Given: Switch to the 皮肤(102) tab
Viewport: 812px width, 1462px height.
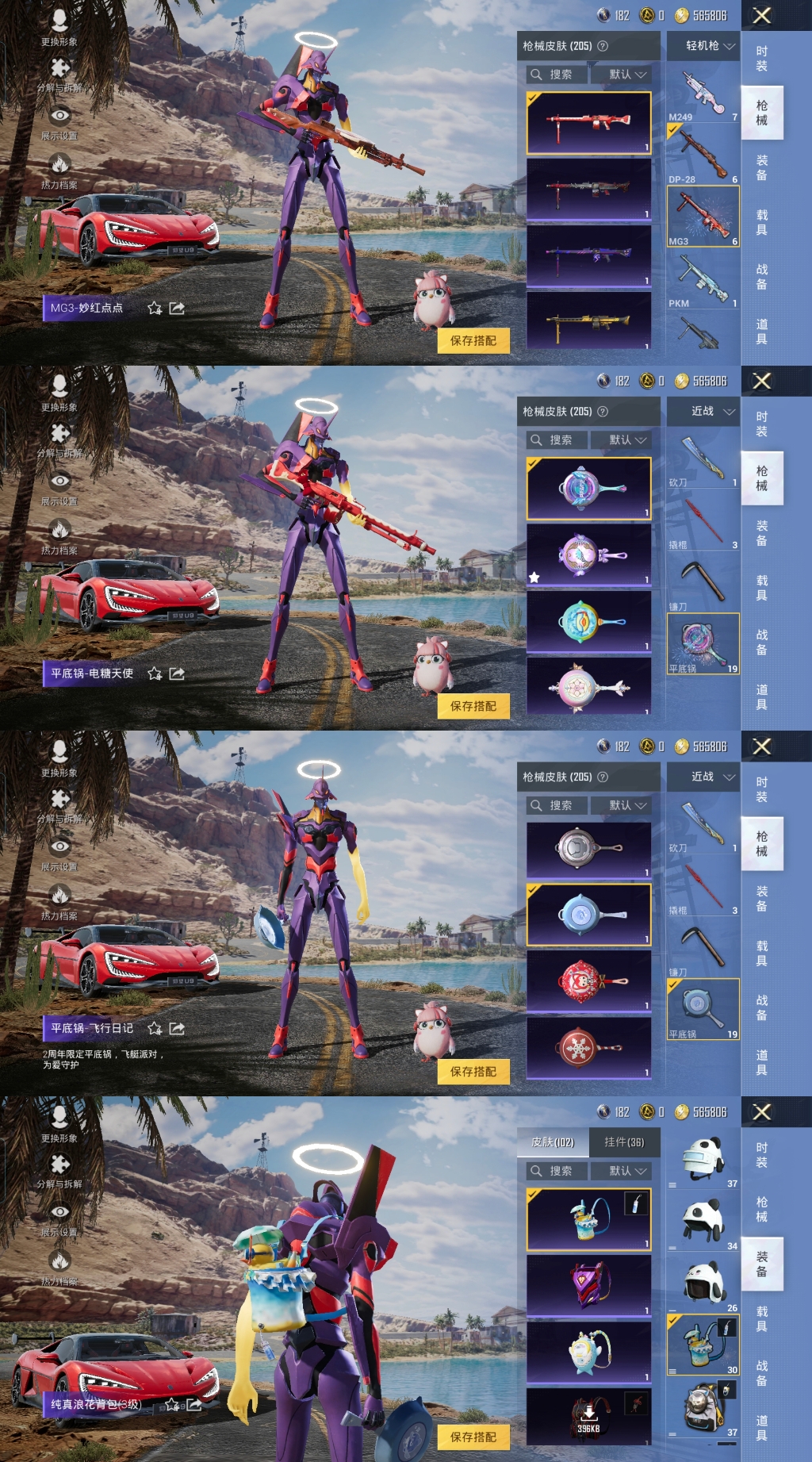Looking at the screenshot, I should tap(553, 1142).
